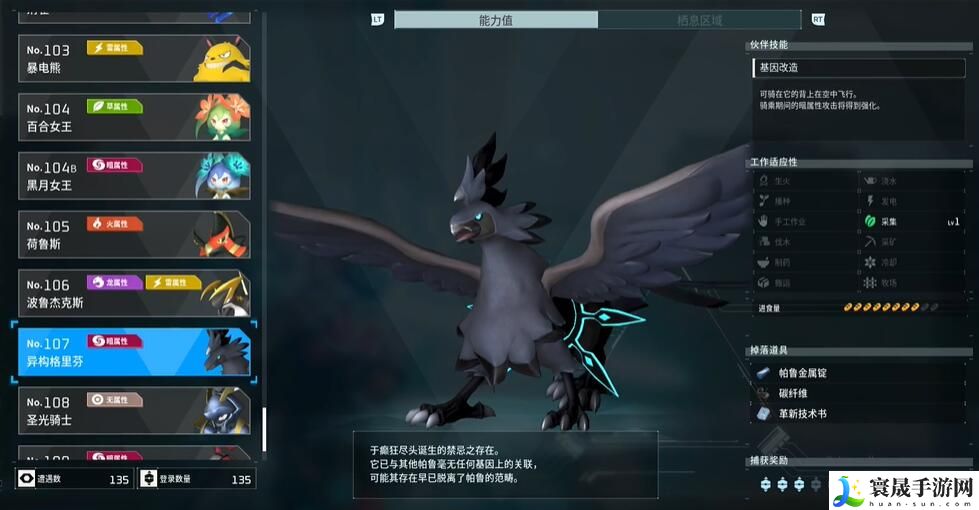Viewport: 979px width, 510px height.
Task: Choose the No.104 百合女王 entry
Action: [x=133, y=118]
